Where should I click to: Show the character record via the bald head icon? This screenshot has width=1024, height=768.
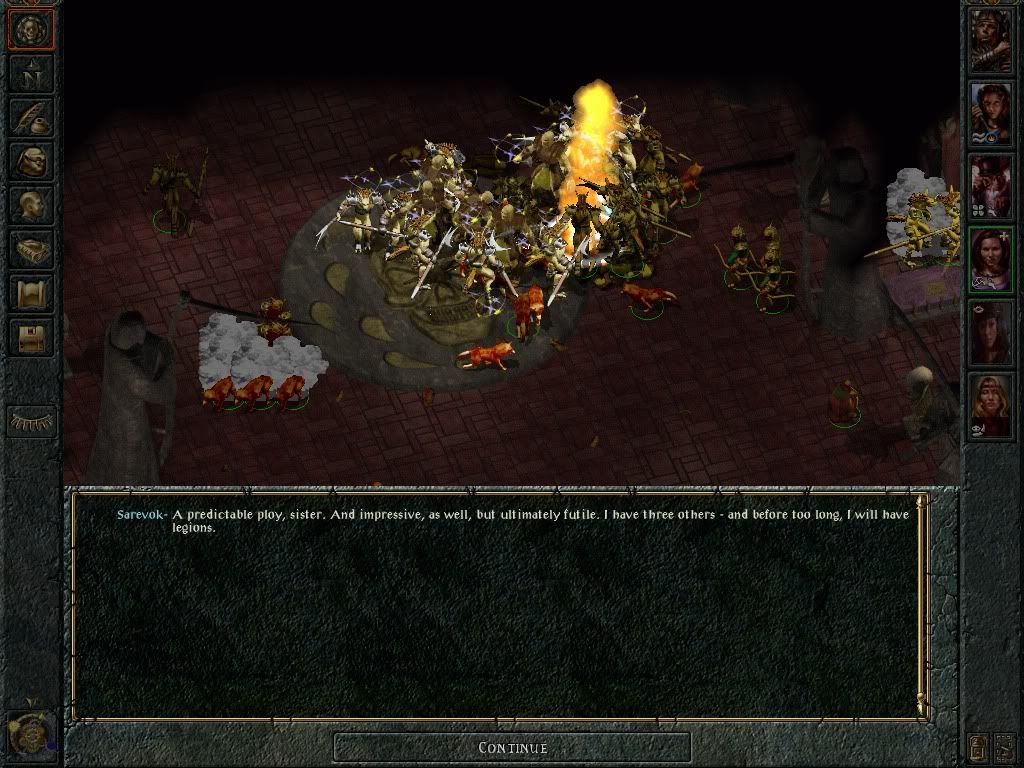(x=31, y=205)
